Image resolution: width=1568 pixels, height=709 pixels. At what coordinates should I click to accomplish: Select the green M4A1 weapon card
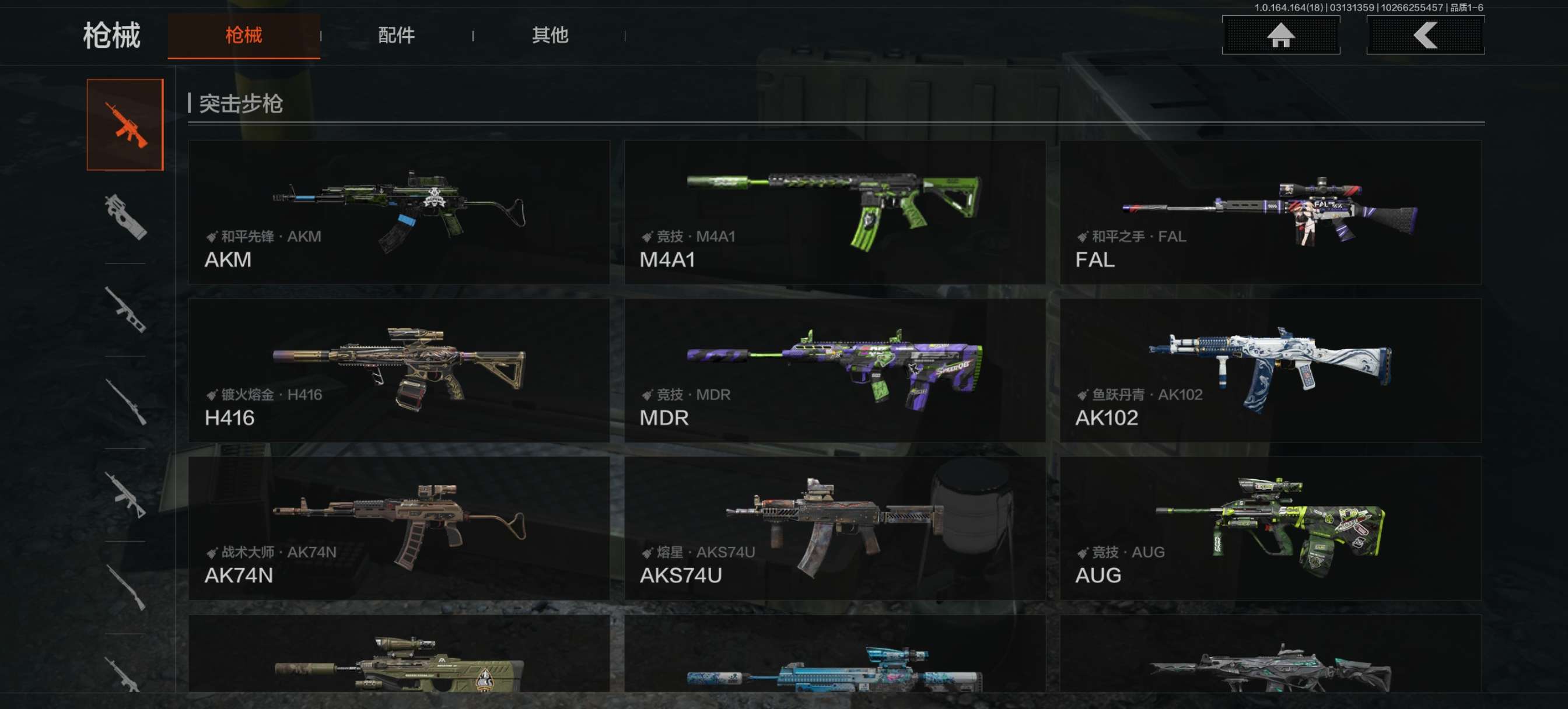tap(835, 212)
